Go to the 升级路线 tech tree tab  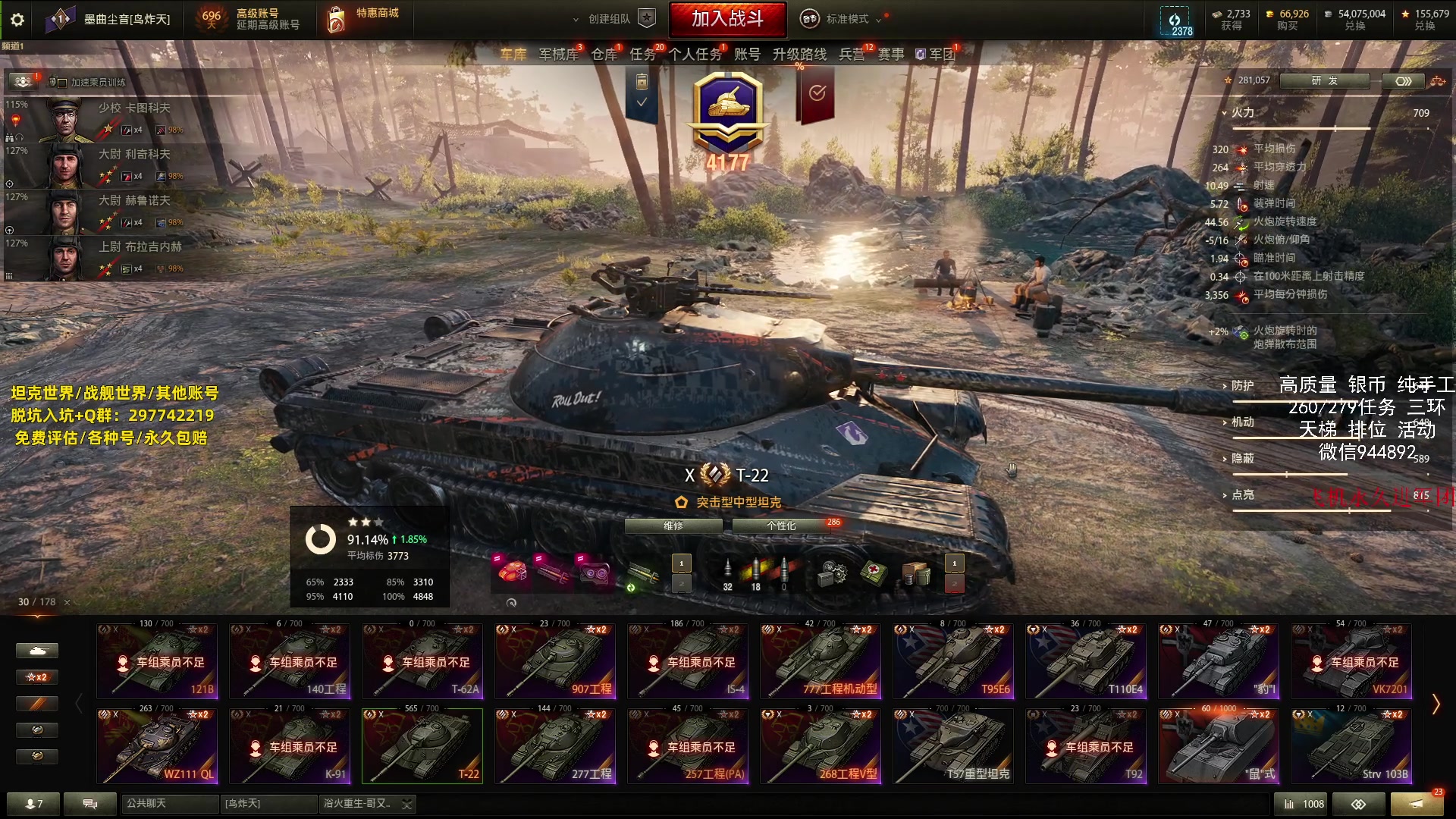tap(799, 54)
